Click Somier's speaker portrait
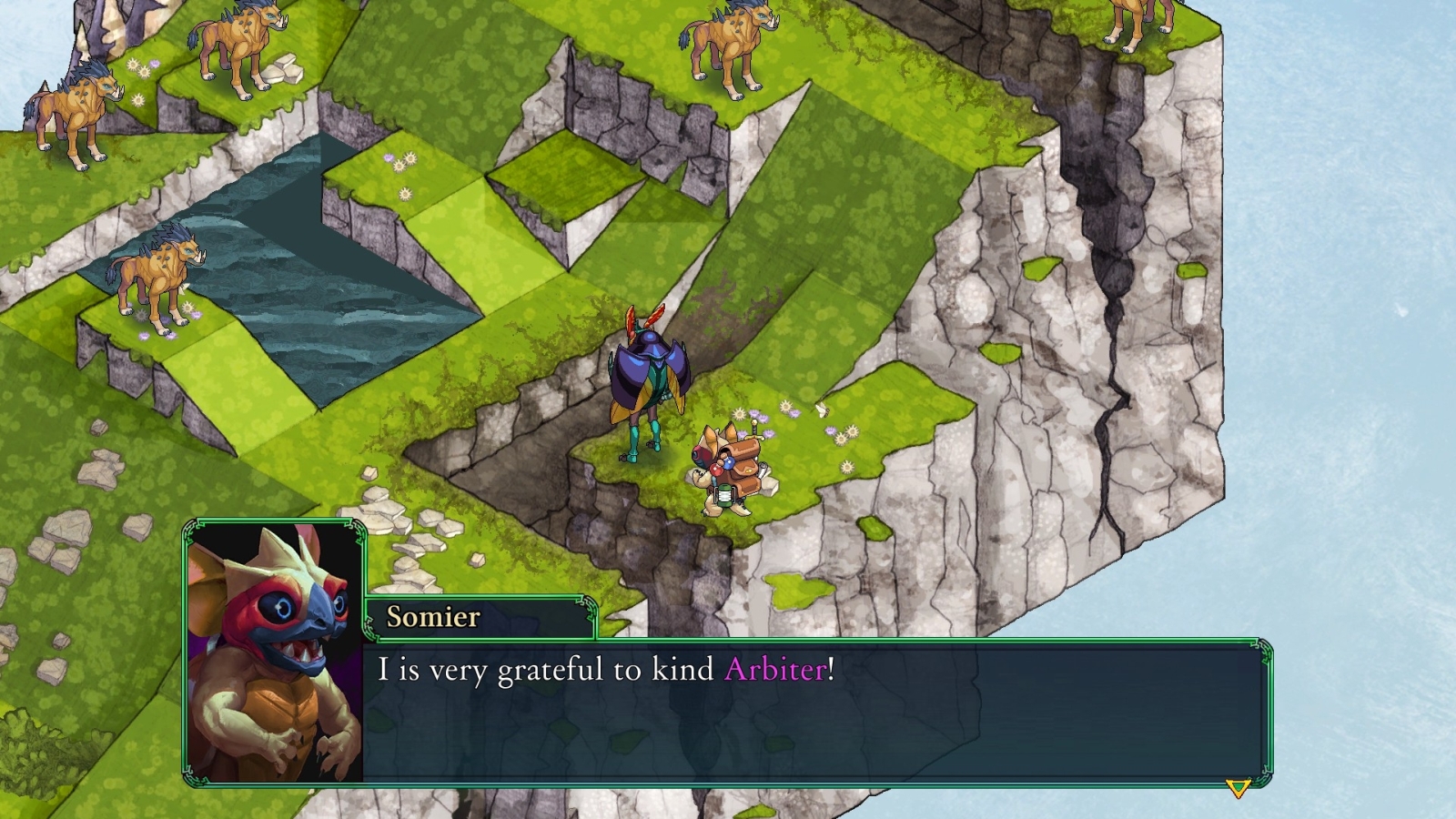The width and height of the screenshot is (1456, 819). [275, 652]
